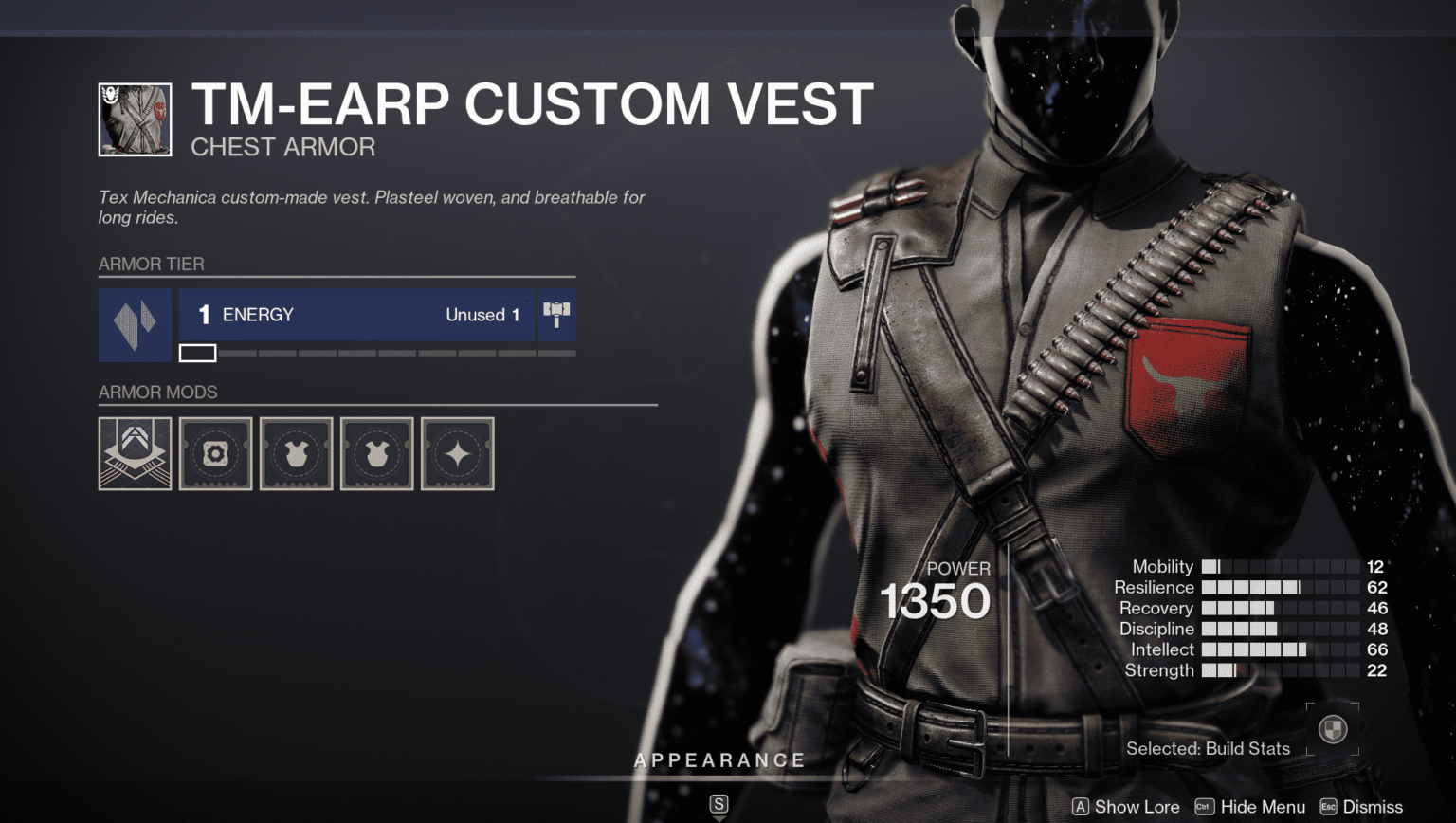Screen dimensions: 1456x823
Task: Click the hammer upgrade energy button
Action: point(556,315)
